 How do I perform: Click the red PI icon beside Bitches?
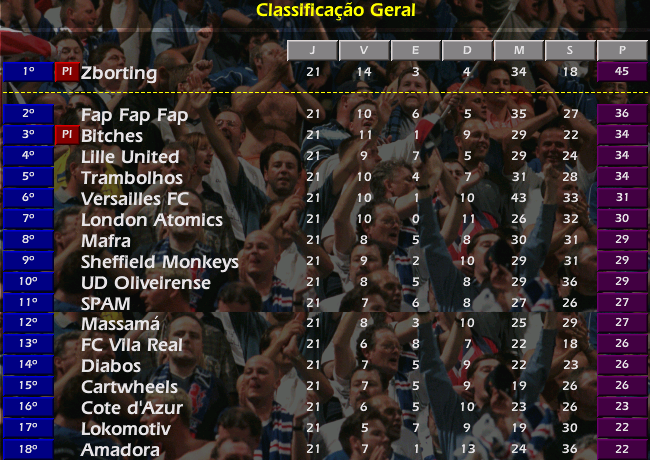pyautogui.click(x=66, y=135)
